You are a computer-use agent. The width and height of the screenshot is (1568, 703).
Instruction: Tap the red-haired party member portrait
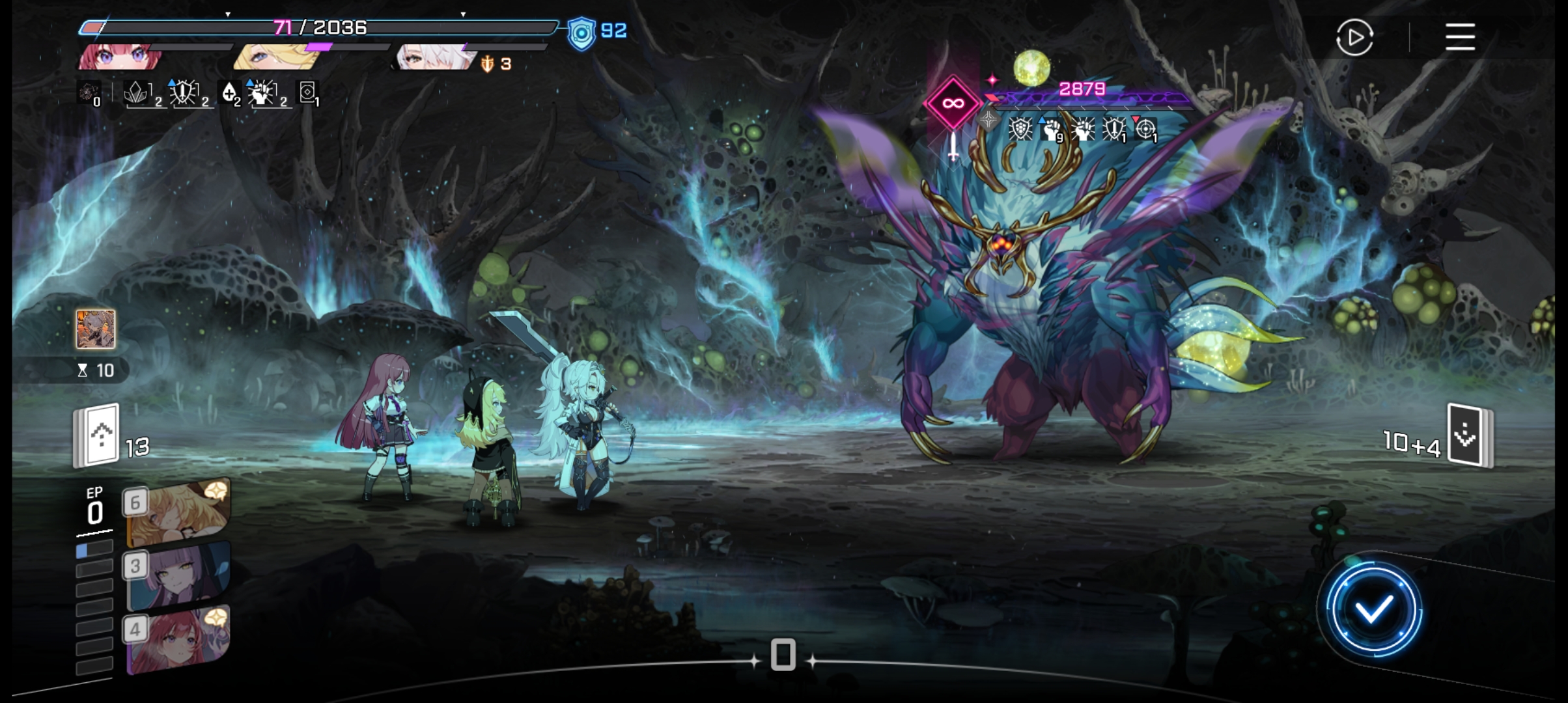pyautogui.click(x=120, y=57)
